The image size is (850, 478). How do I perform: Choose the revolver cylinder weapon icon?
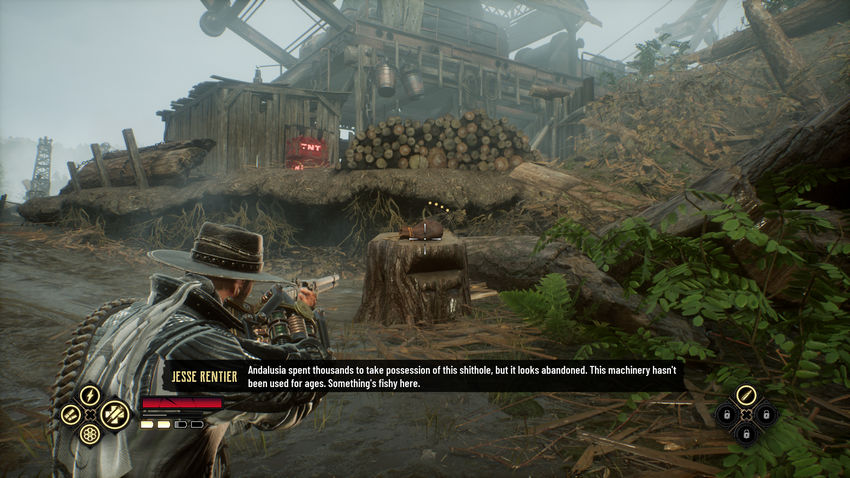90,435
